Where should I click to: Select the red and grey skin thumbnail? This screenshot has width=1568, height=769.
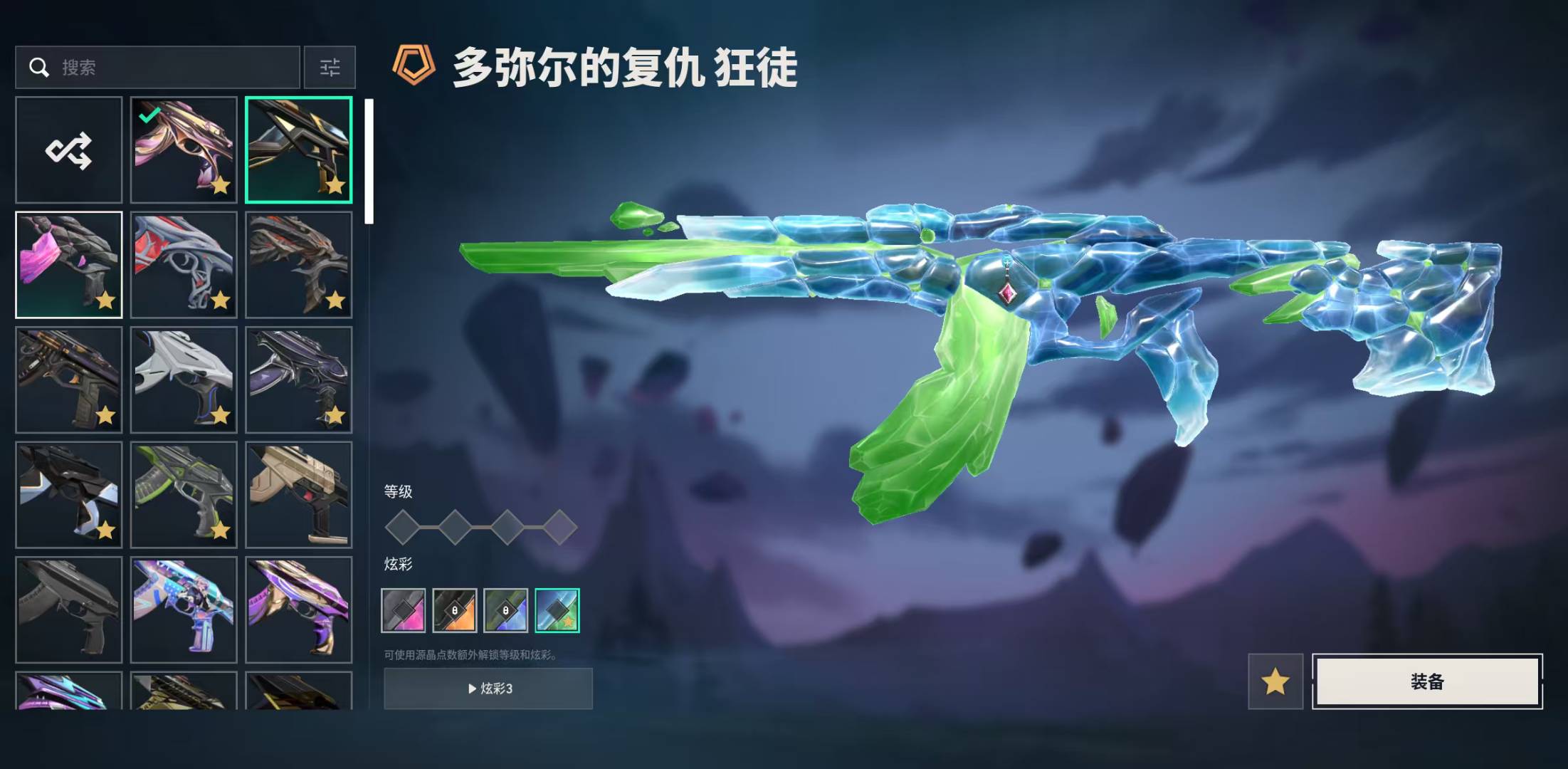[184, 265]
